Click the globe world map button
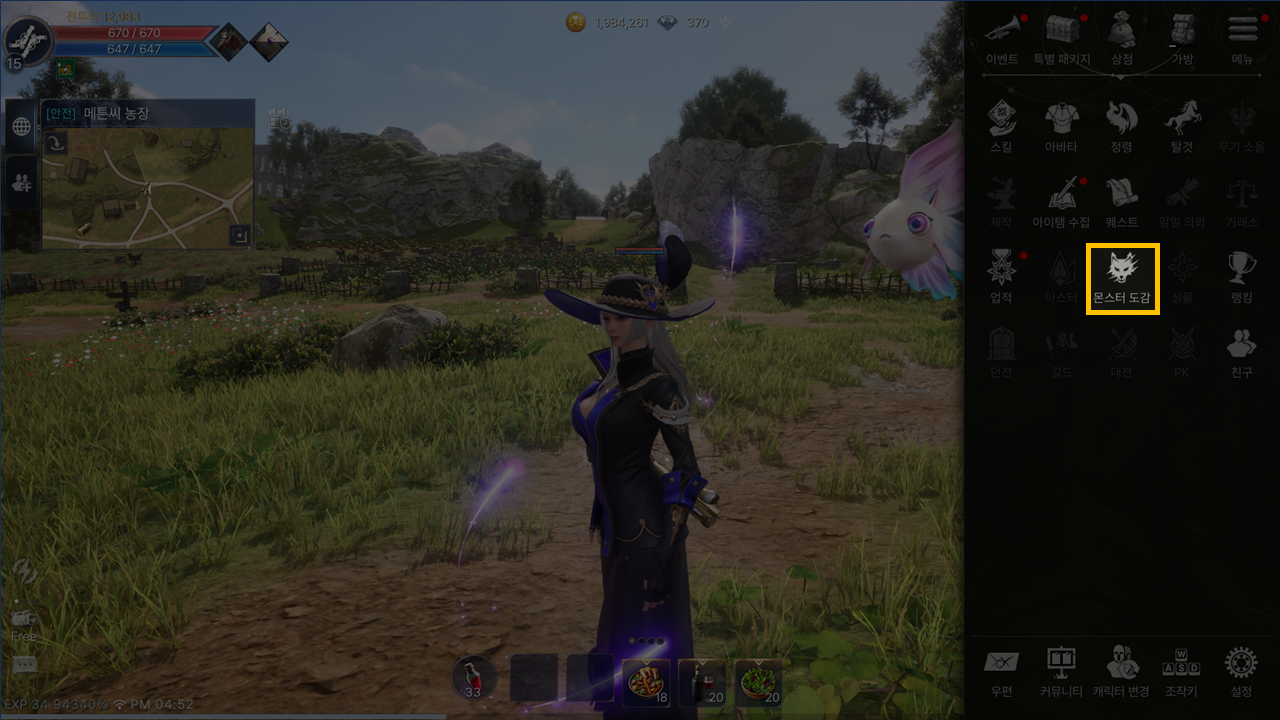 click(x=21, y=127)
